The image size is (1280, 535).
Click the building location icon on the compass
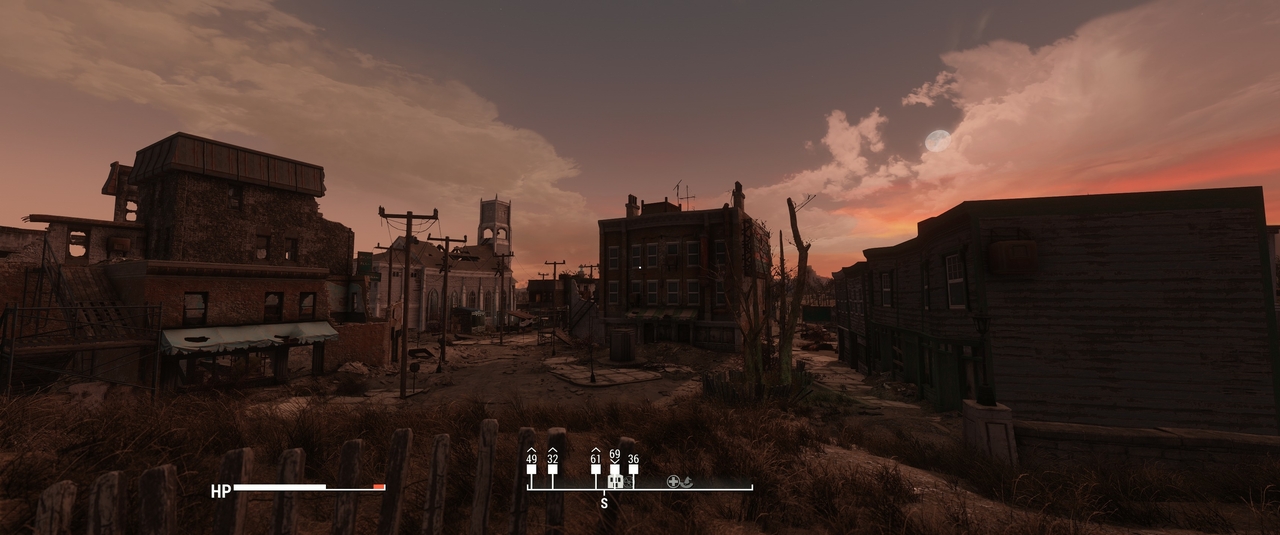pyautogui.click(x=615, y=482)
